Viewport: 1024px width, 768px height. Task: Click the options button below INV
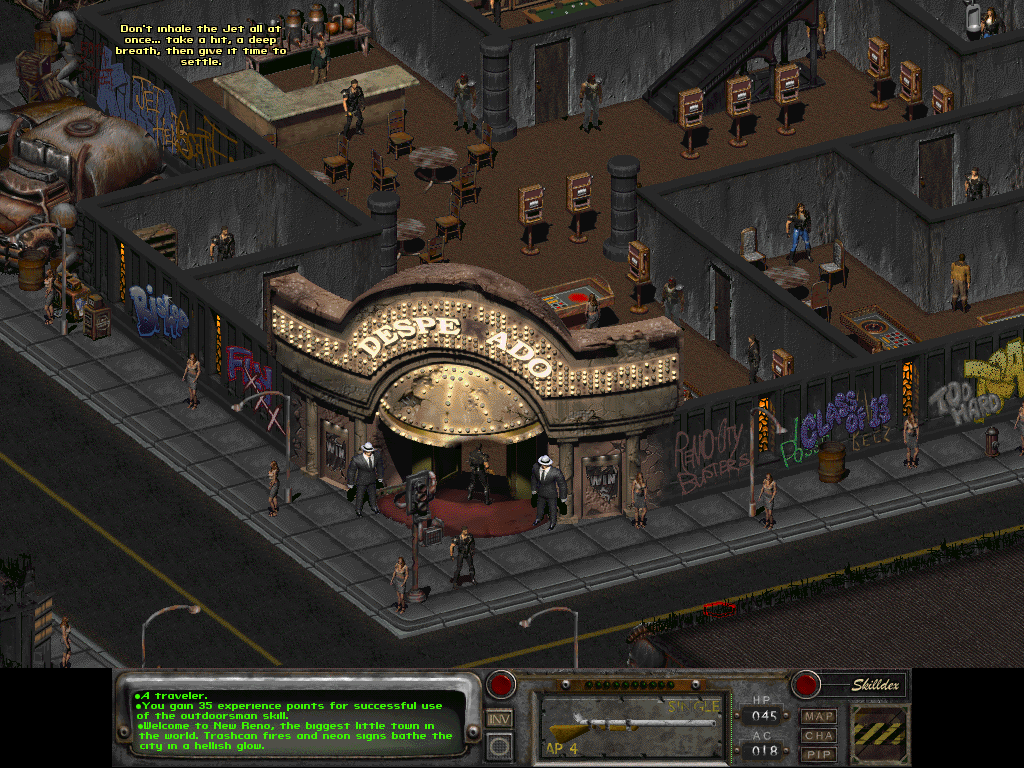(499, 746)
